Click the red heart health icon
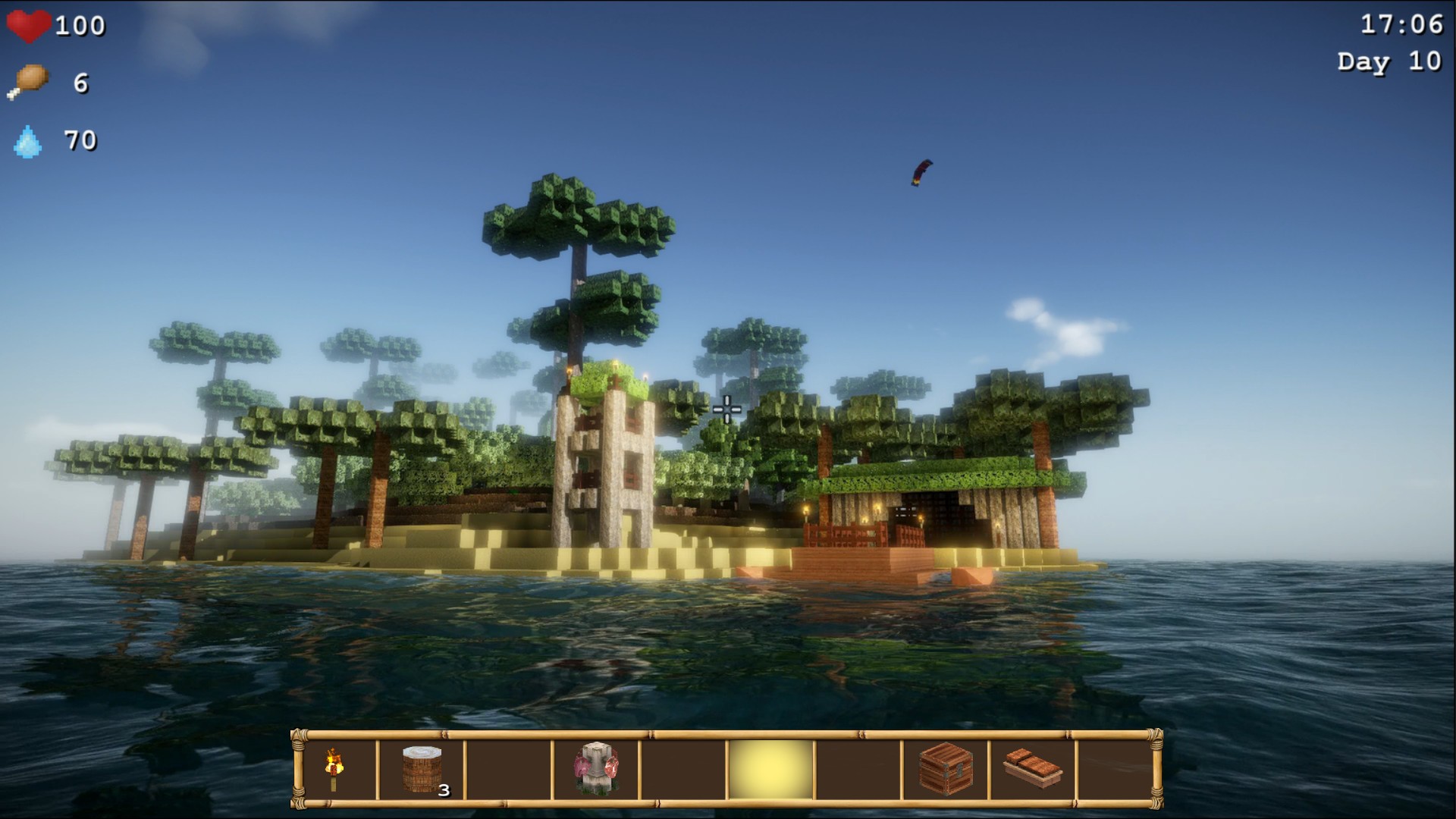Image resolution: width=1456 pixels, height=819 pixels. coord(29,25)
